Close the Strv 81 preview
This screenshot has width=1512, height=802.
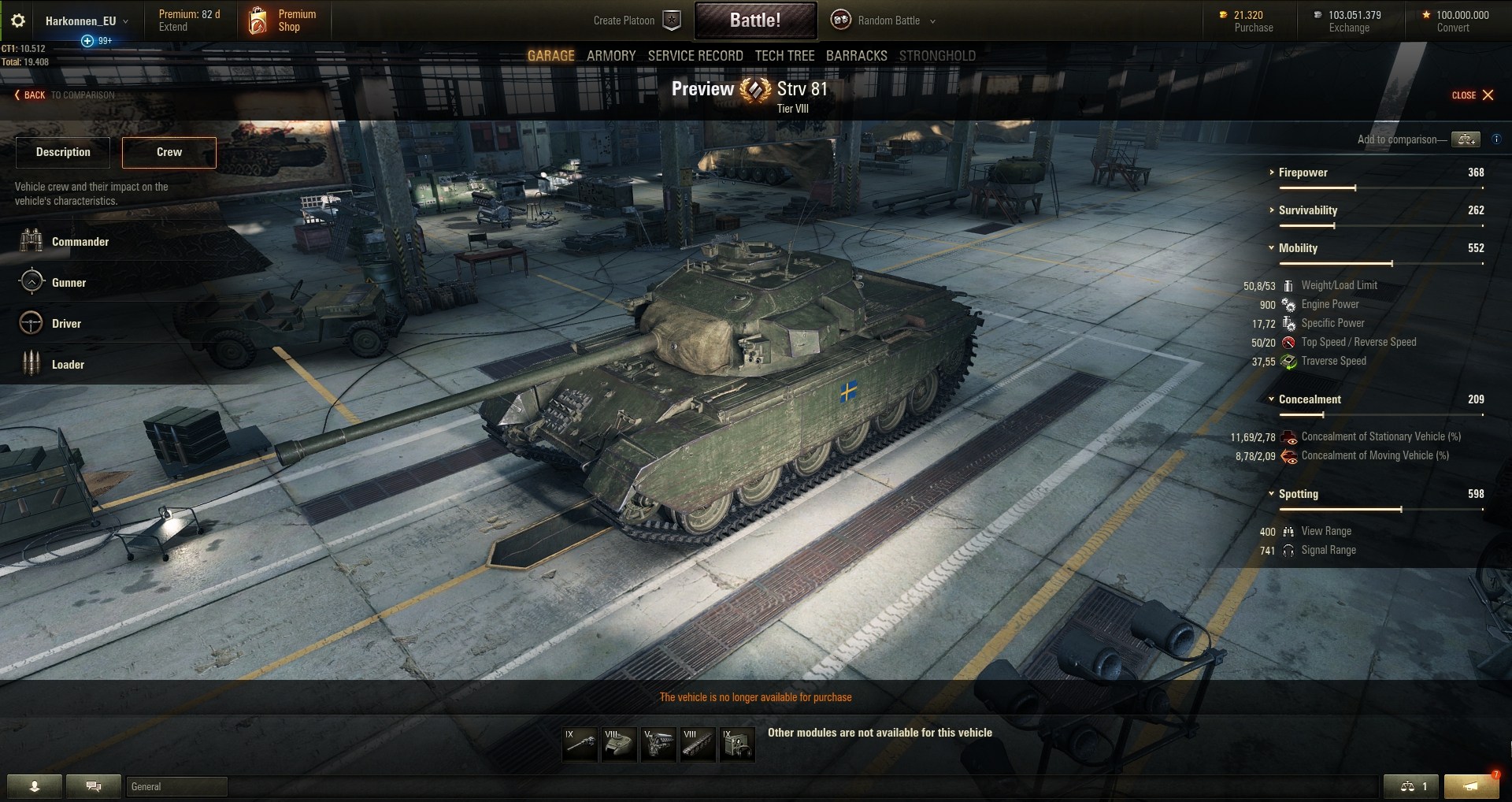coord(1473,95)
